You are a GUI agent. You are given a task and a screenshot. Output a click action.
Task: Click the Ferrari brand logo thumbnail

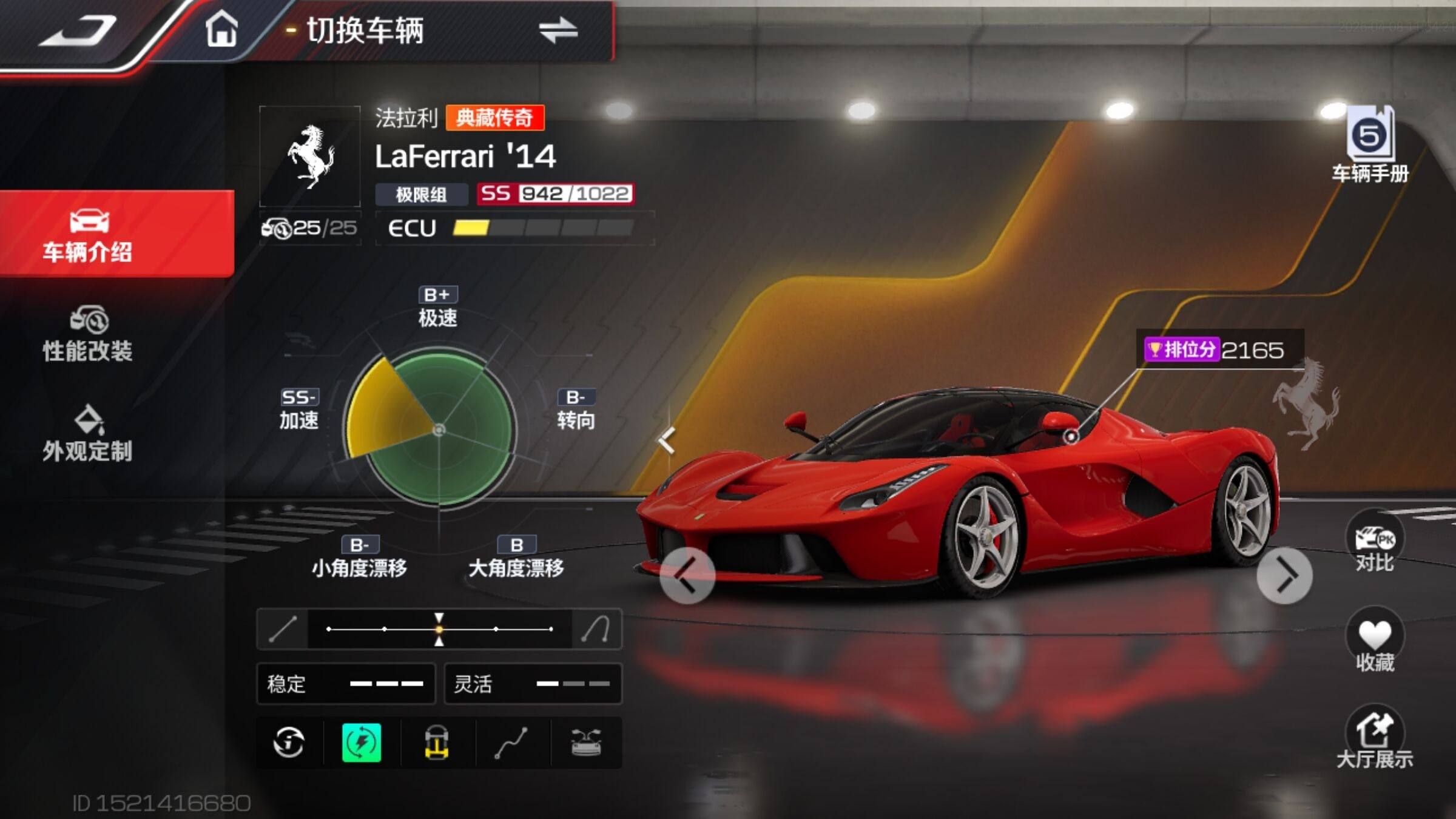310,157
